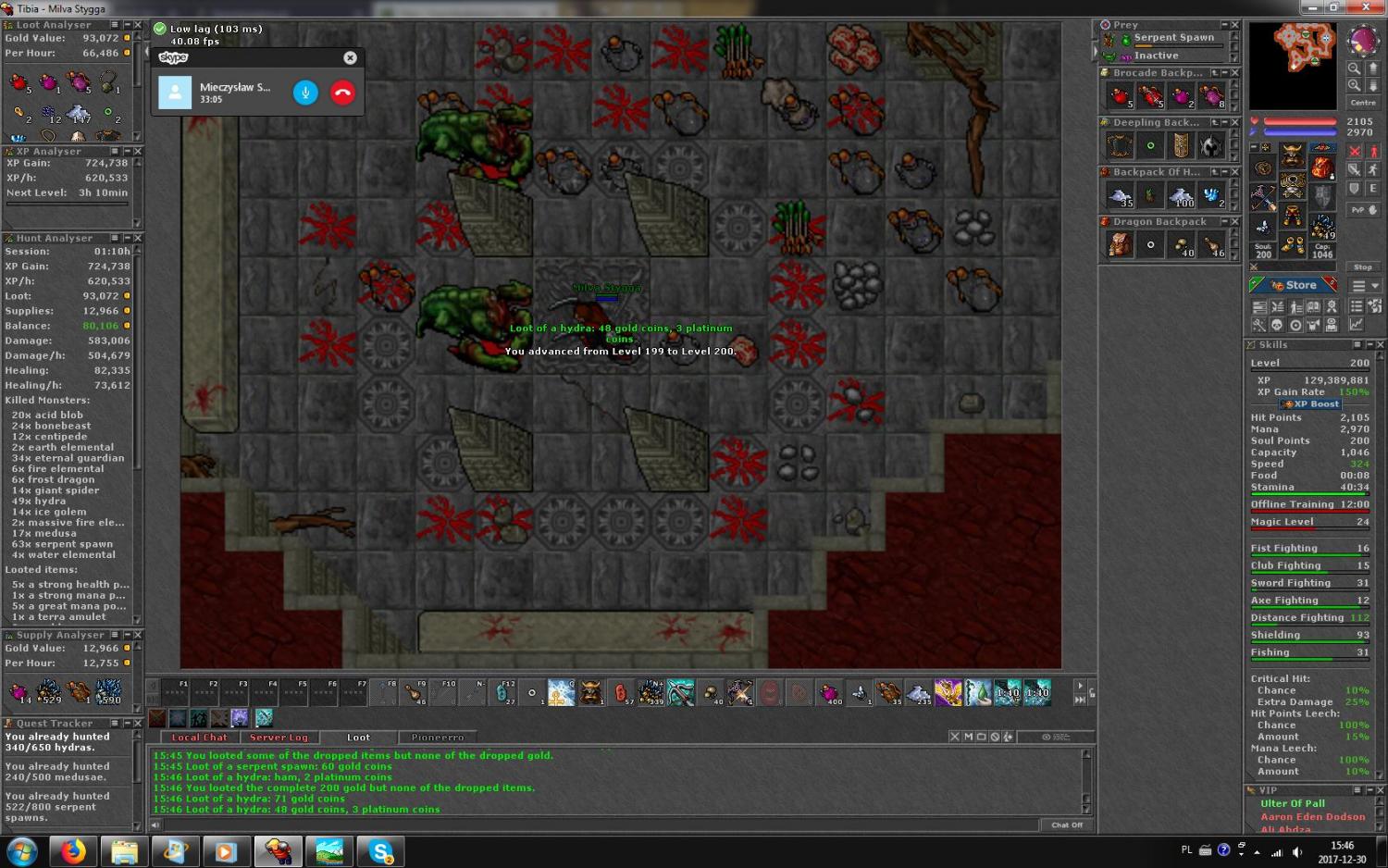
Task: Toggle the PvP mode button
Action: [1362, 210]
